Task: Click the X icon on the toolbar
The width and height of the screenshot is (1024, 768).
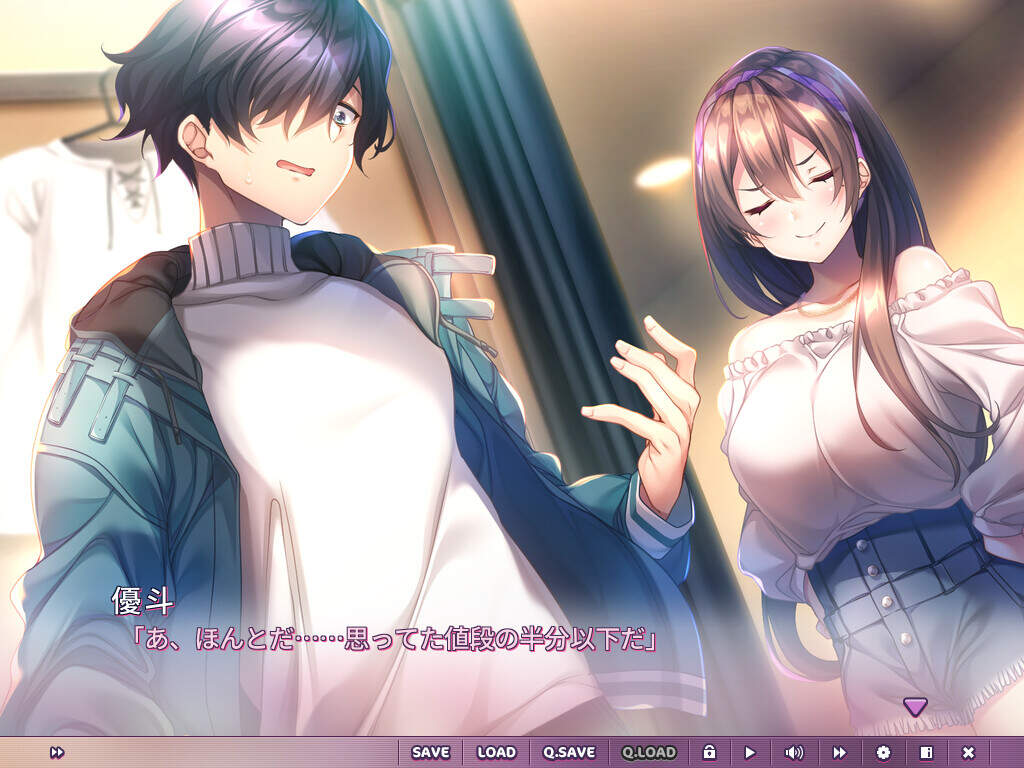Action: click(x=968, y=752)
